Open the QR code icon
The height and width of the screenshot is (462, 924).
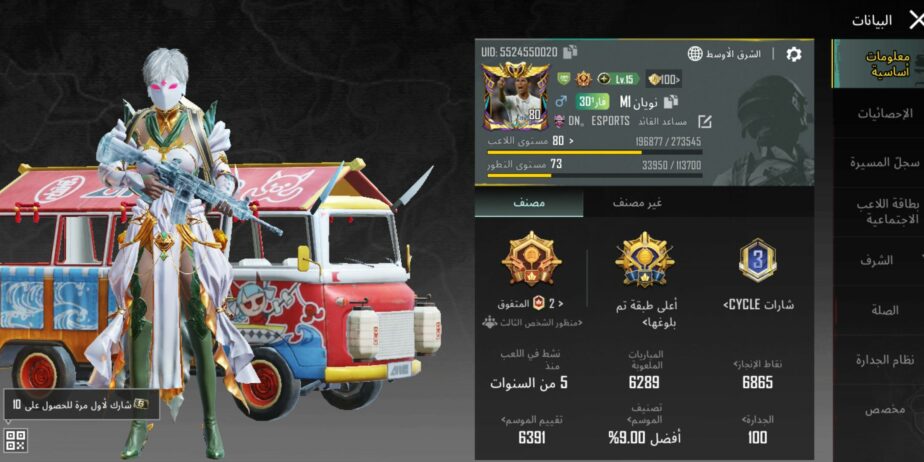click(x=14, y=439)
